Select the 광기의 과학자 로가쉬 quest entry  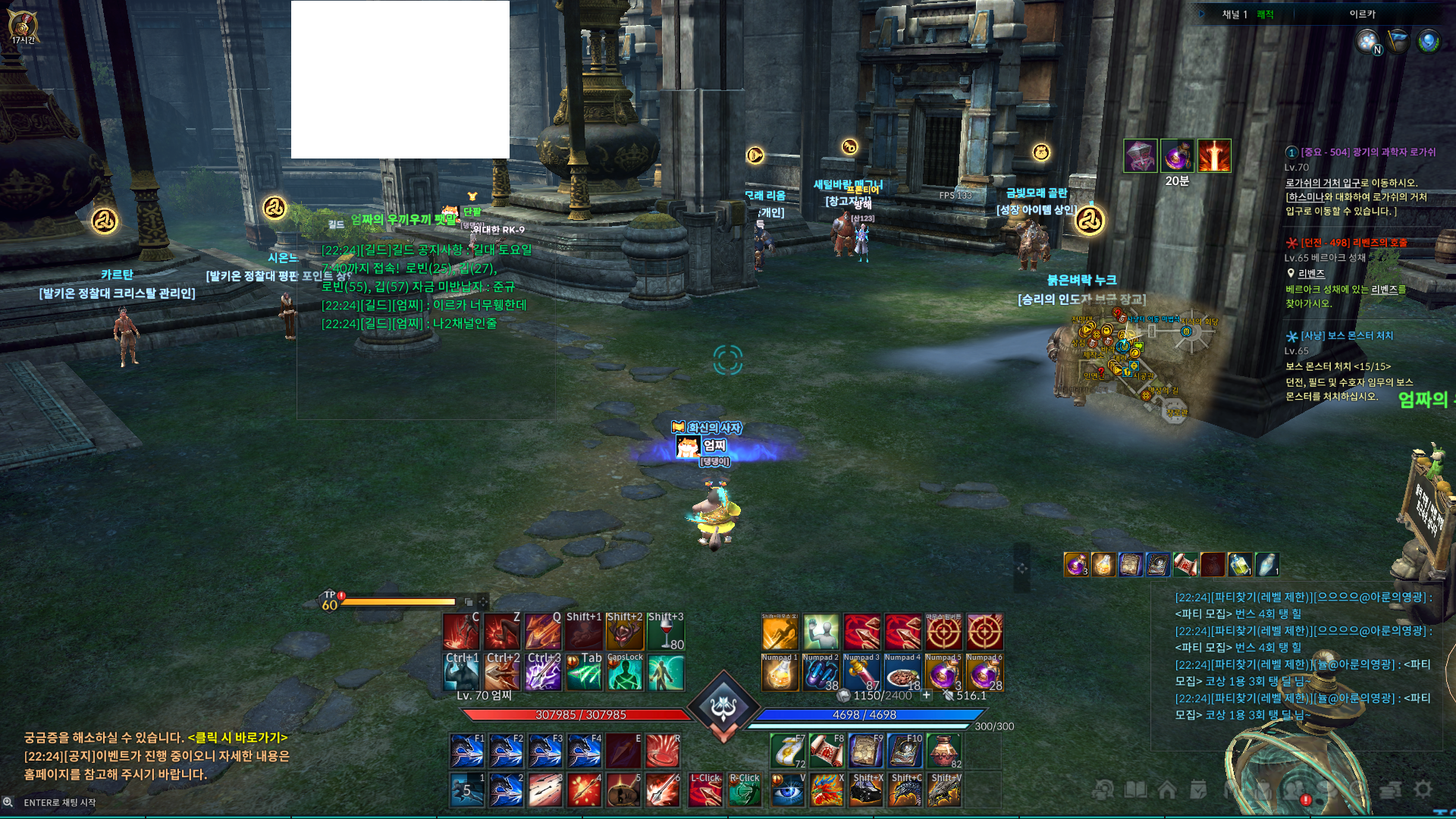pyautogui.click(x=1367, y=152)
